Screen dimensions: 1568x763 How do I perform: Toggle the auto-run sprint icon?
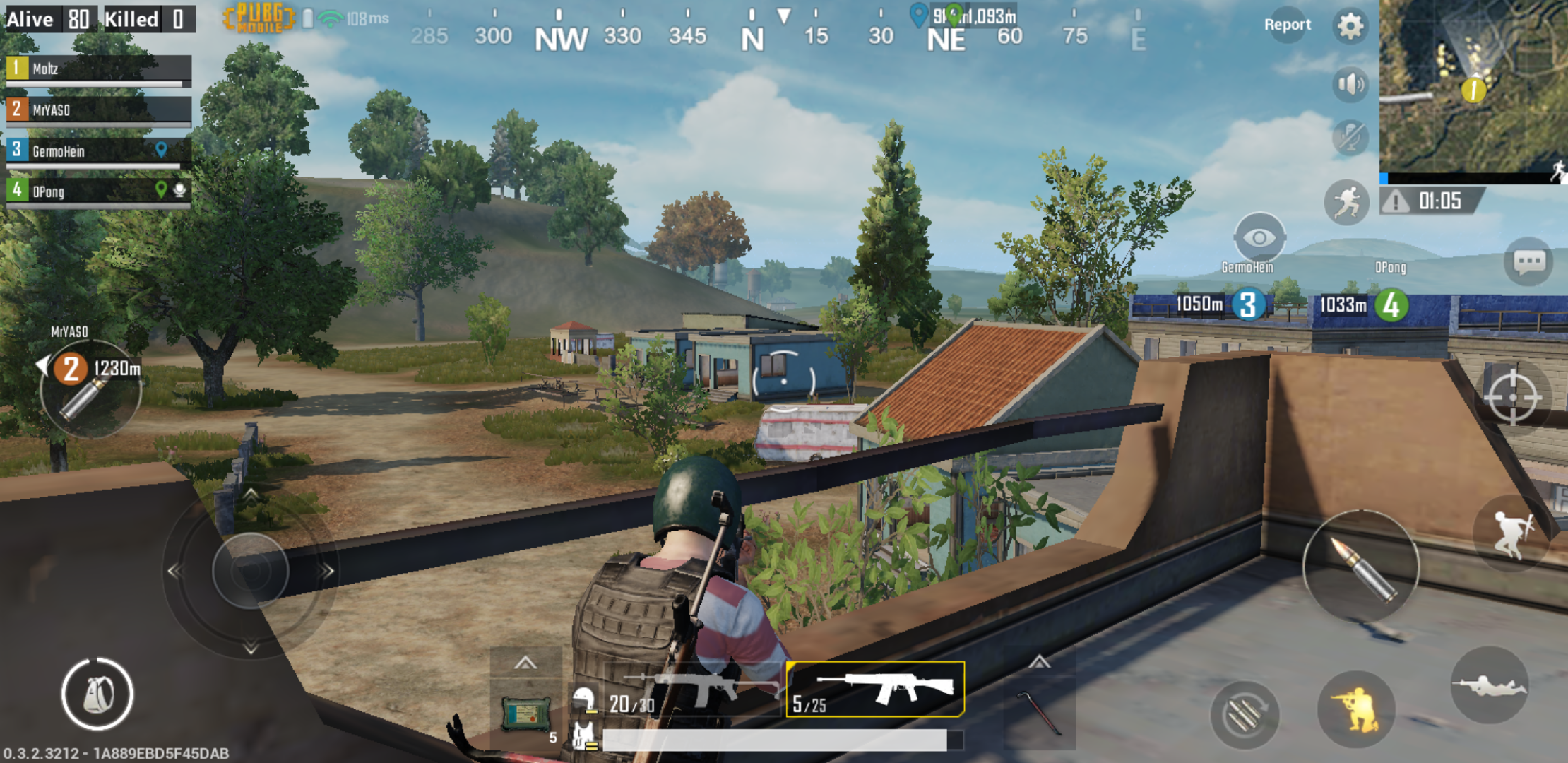point(1346,202)
